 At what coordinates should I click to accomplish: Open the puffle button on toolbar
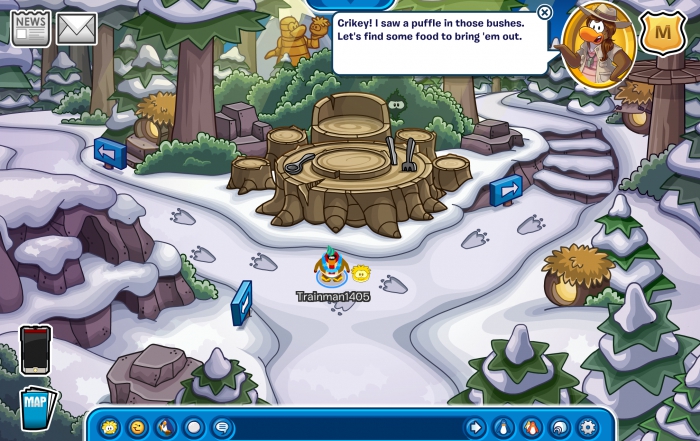tap(109, 427)
